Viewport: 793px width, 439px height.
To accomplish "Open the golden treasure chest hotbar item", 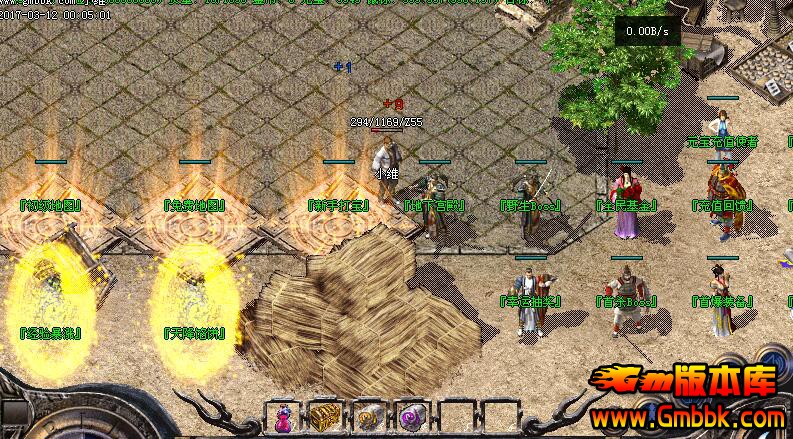I will tap(325, 417).
